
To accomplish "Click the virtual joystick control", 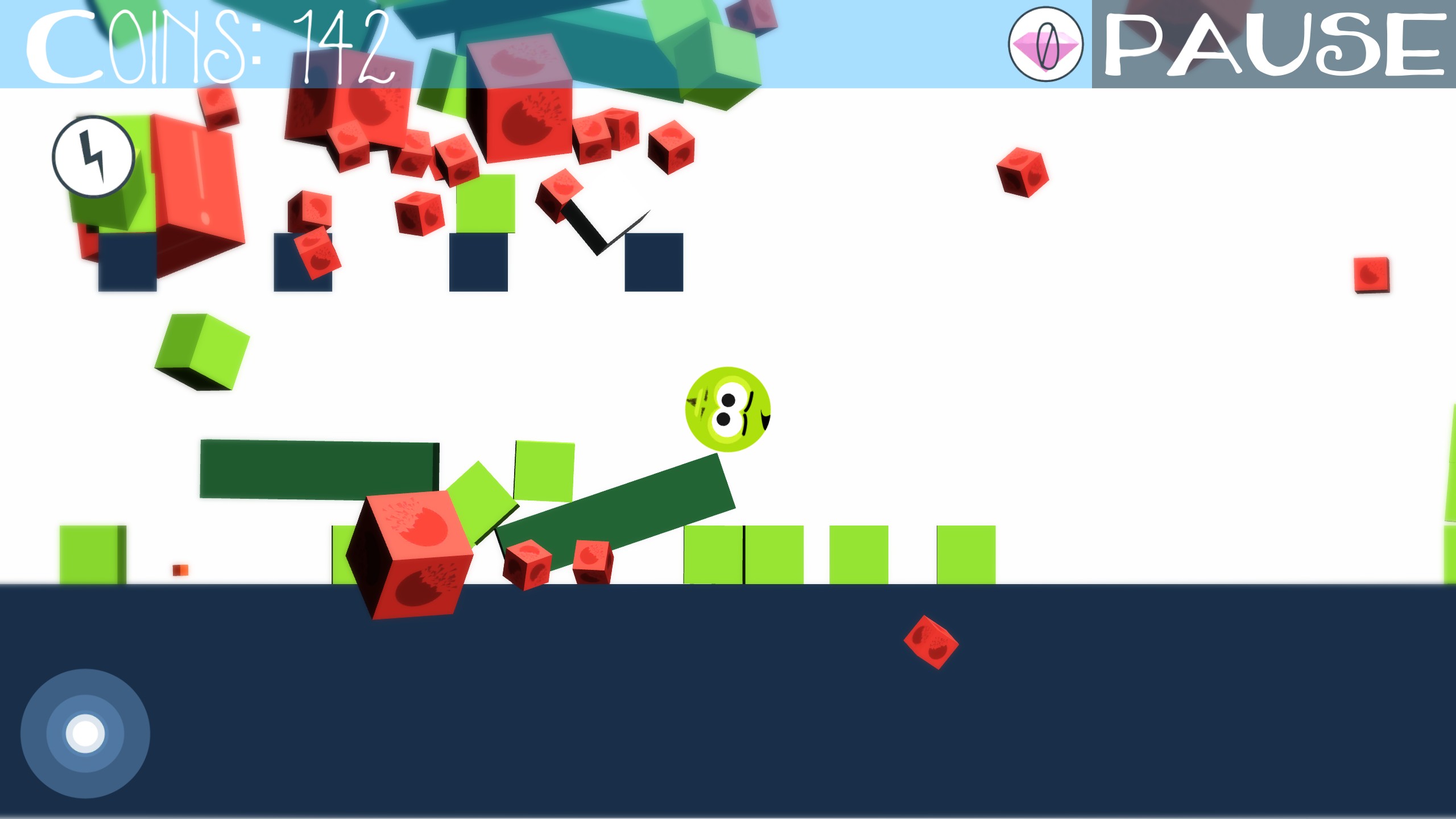I will click(85, 733).
